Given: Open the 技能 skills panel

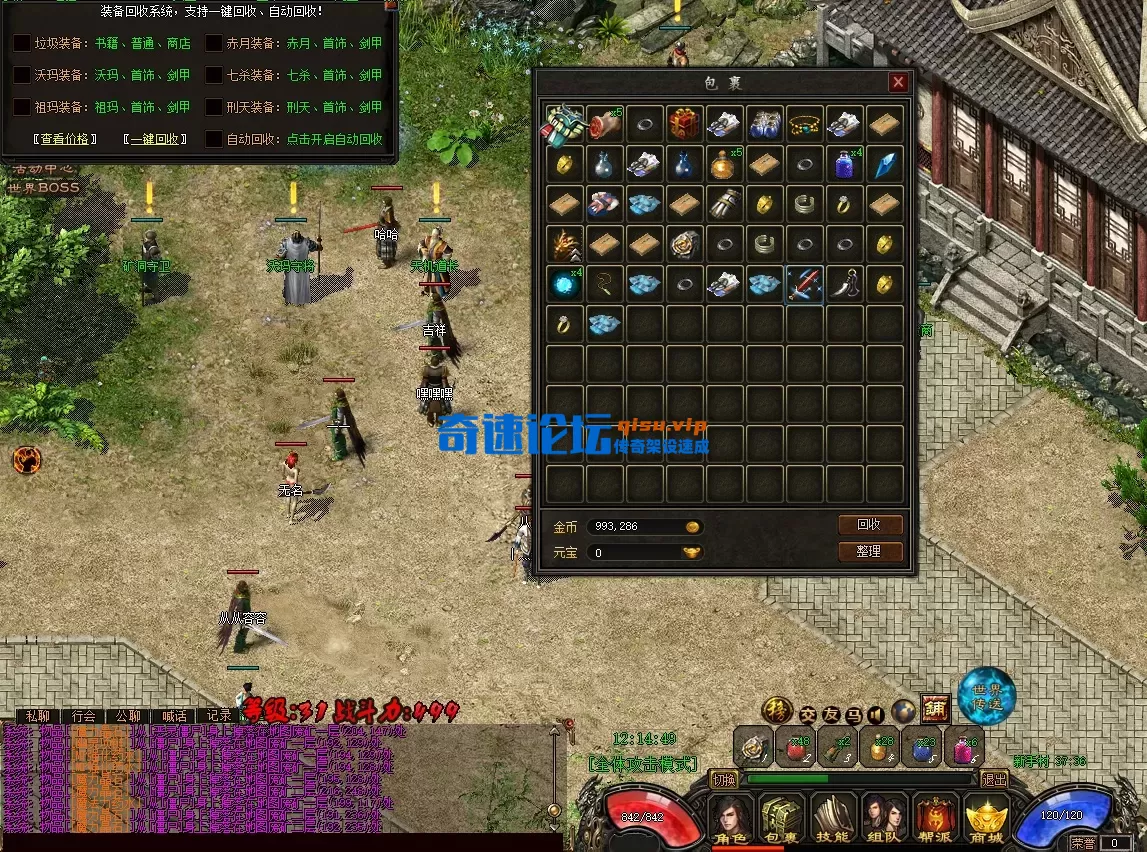Looking at the screenshot, I should pyautogui.click(x=833, y=820).
